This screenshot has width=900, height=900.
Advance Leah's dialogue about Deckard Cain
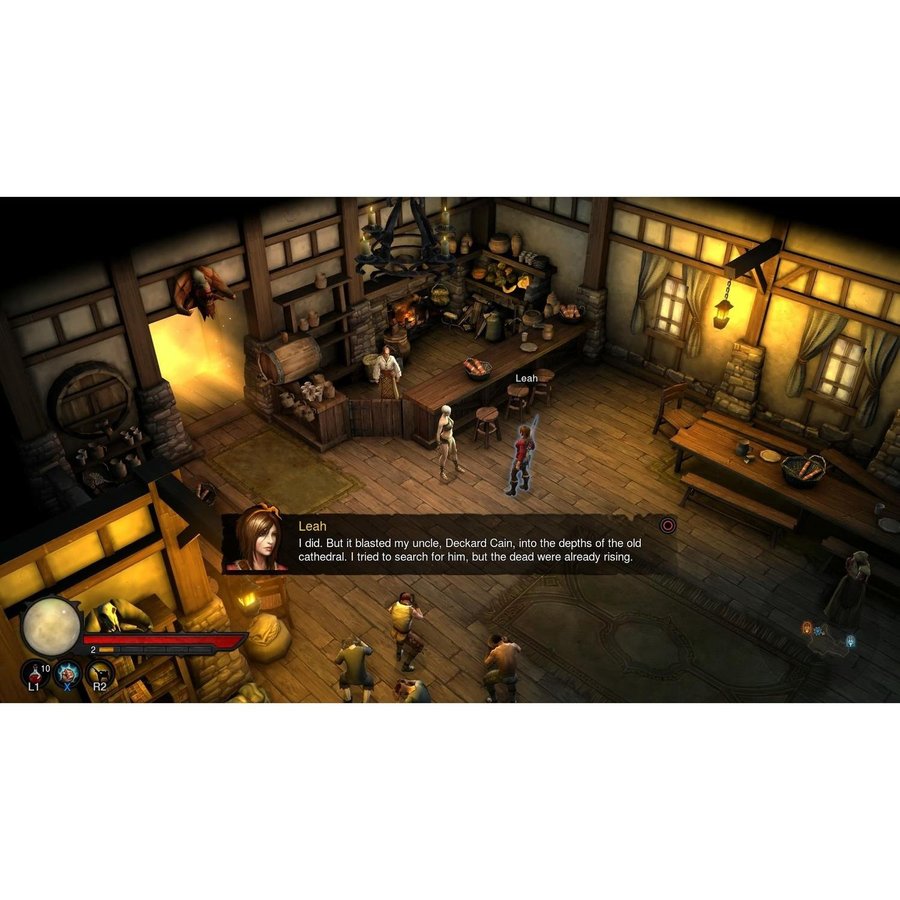tap(668, 524)
